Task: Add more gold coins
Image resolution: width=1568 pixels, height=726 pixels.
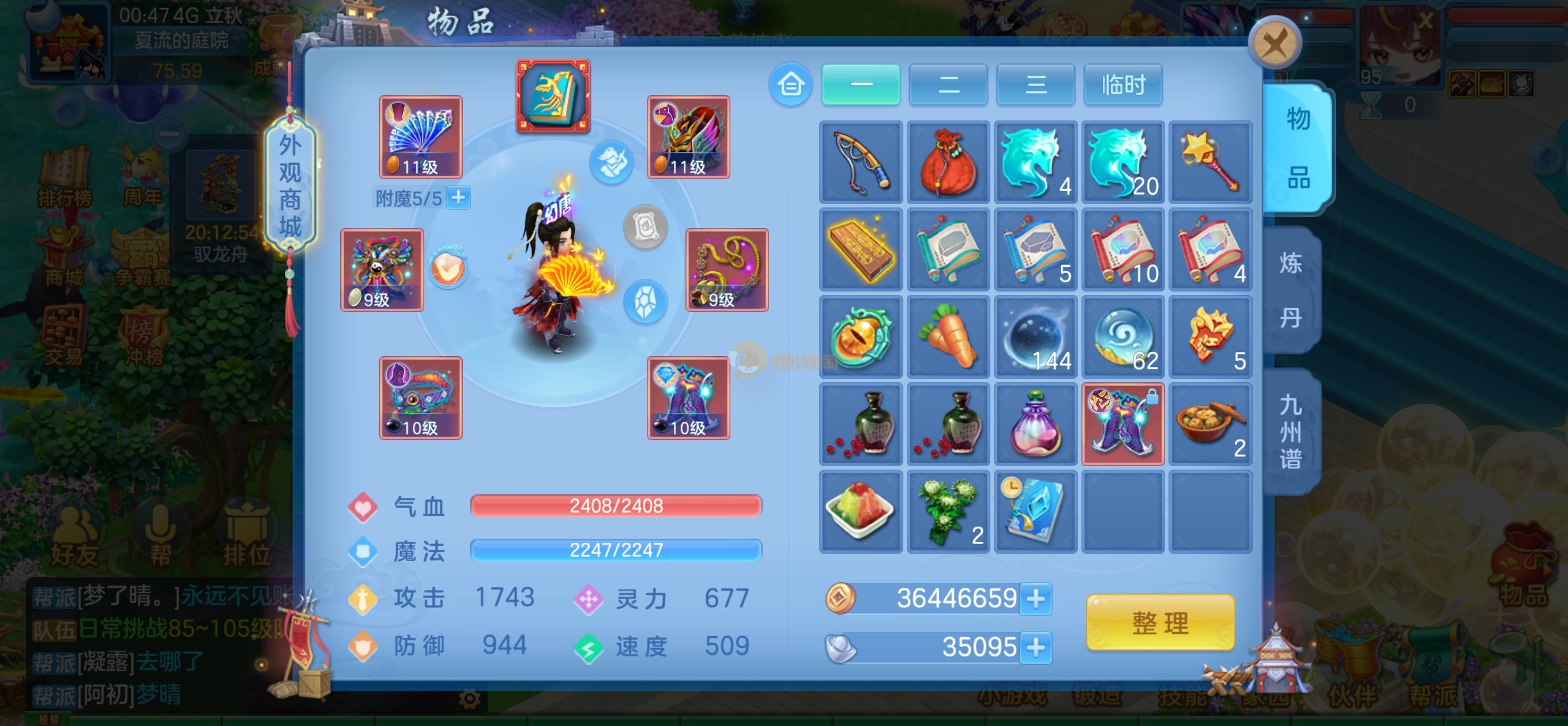Action: (x=1036, y=598)
